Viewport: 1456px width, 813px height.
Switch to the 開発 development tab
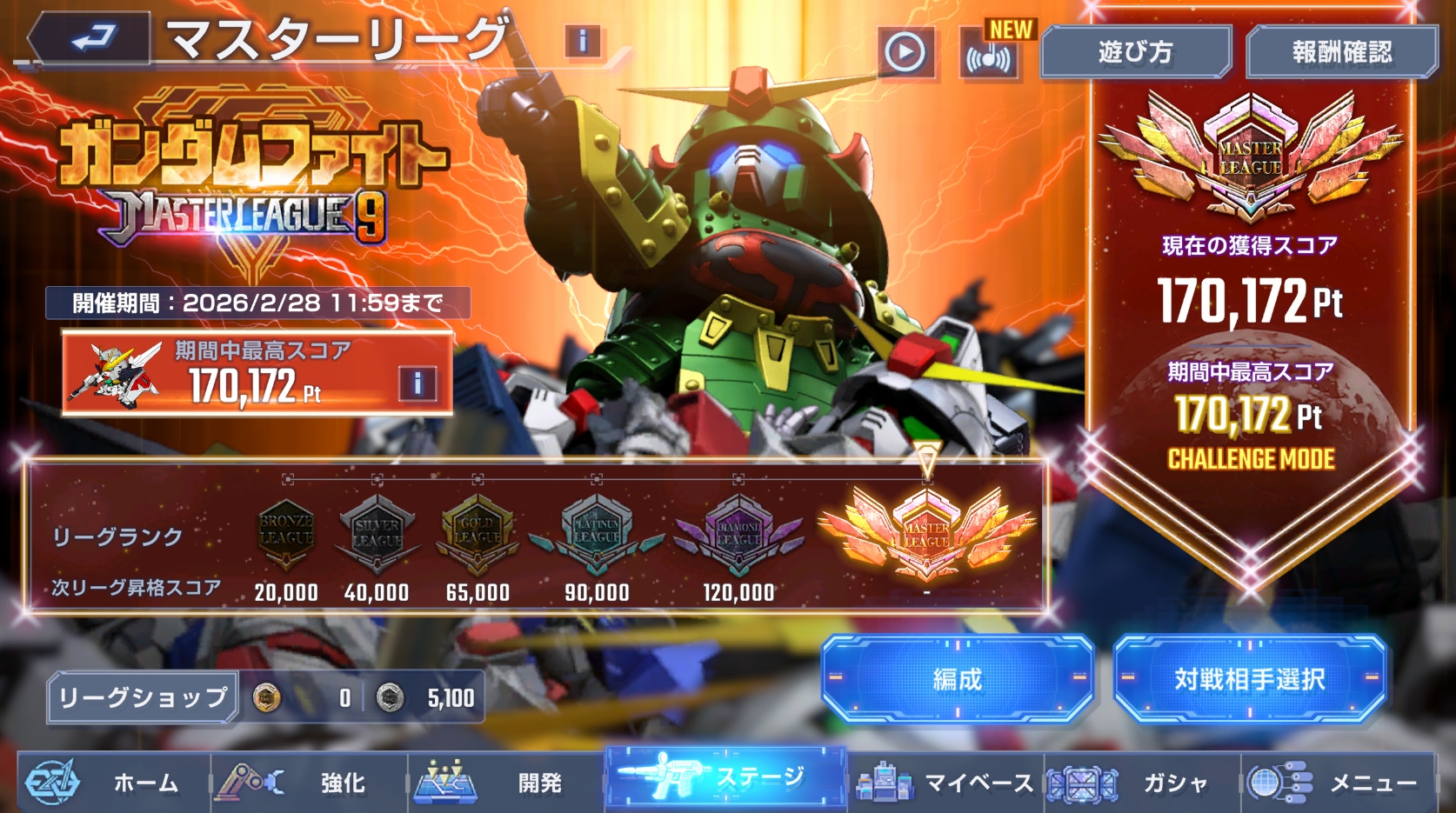tap(506, 783)
